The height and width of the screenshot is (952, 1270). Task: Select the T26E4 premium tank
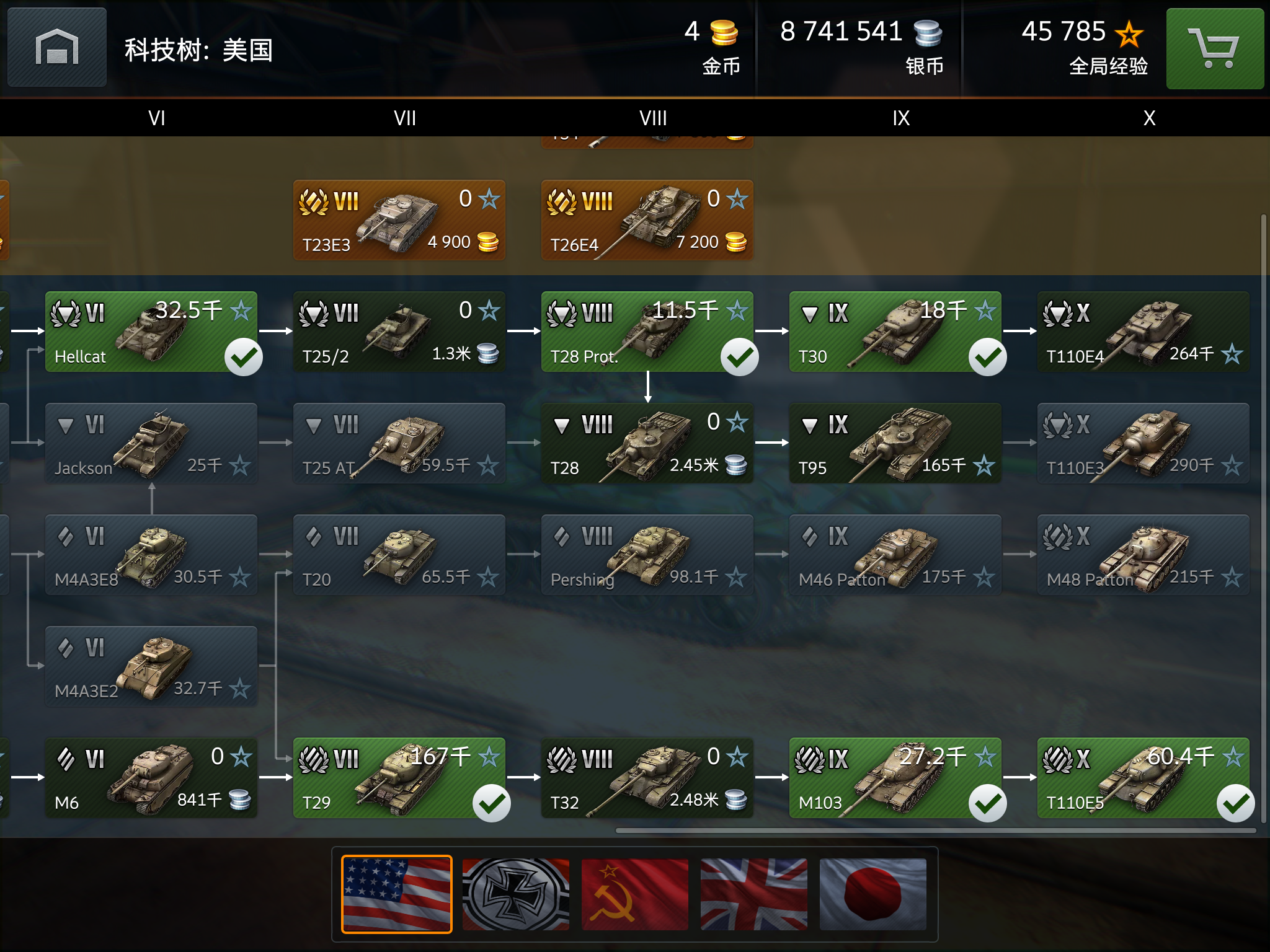647,220
